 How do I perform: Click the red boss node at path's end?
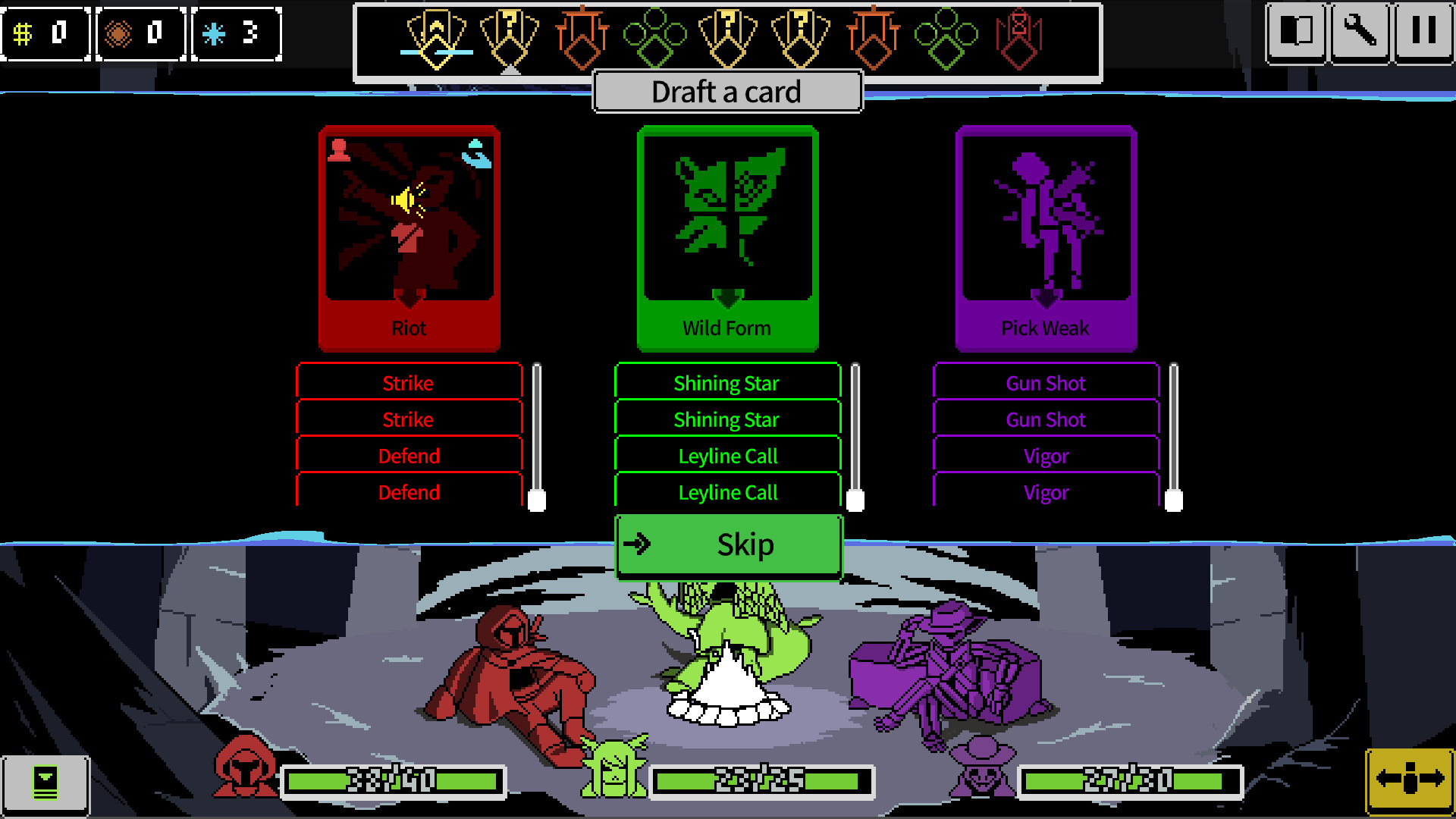pos(1019,36)
